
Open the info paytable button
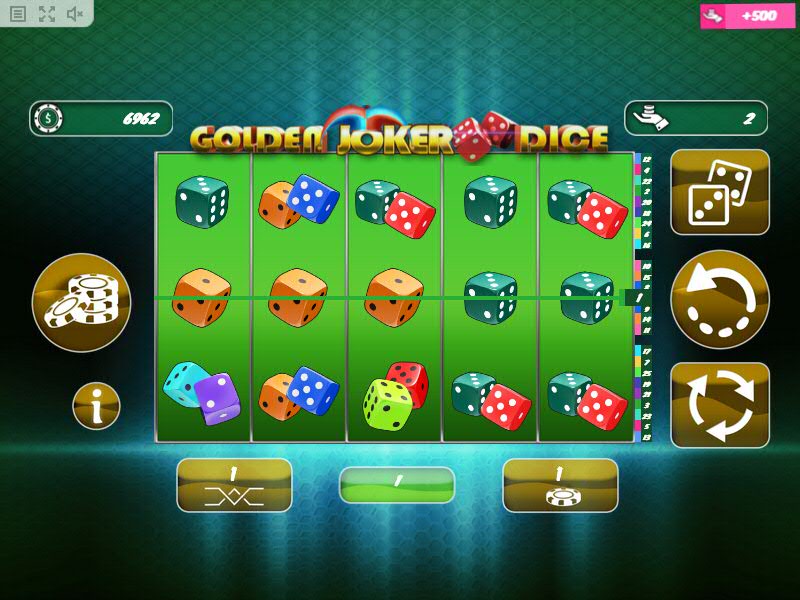97,406
